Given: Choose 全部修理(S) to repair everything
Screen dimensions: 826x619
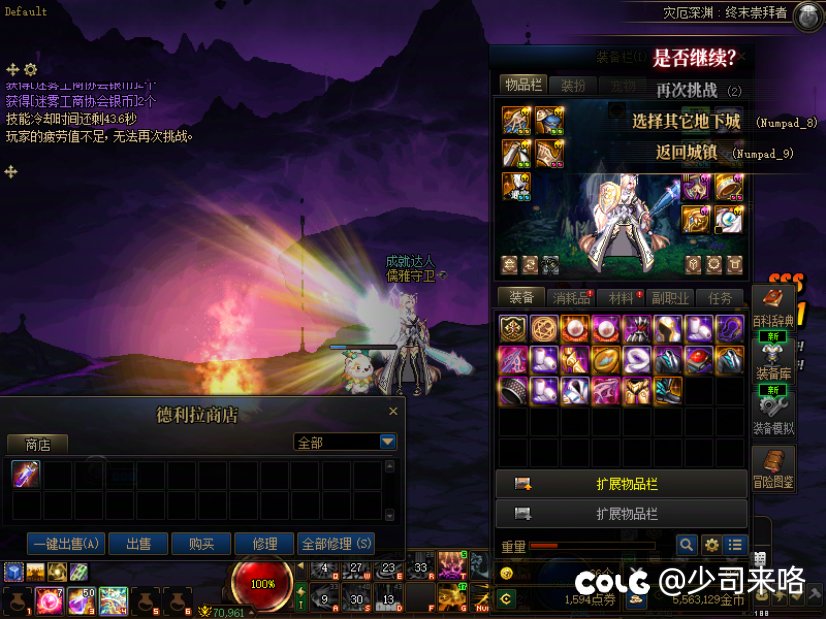Looking at the screenshot, I should (336, 544).
